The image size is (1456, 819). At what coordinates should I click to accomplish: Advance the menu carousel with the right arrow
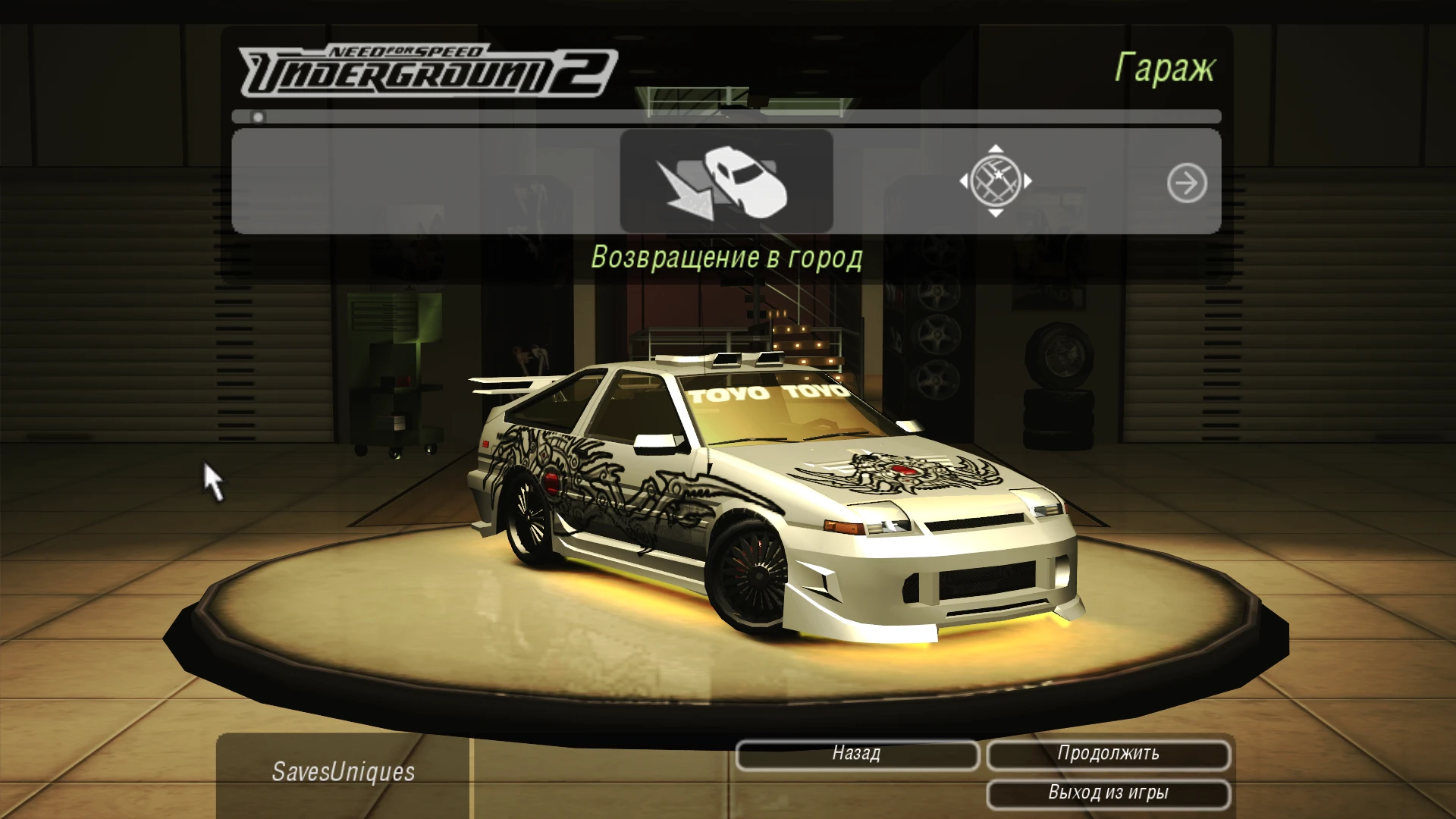pos(1187,182)
